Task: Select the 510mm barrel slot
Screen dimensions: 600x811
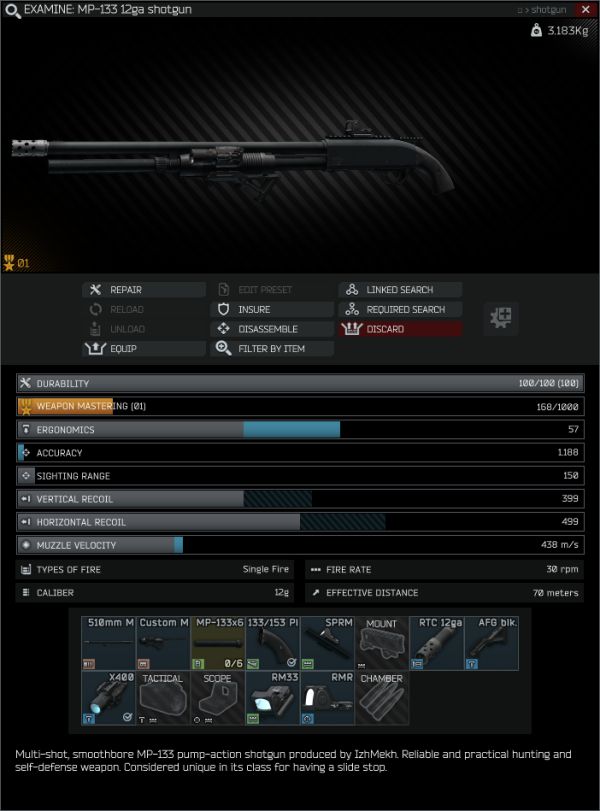Action: 108,643
